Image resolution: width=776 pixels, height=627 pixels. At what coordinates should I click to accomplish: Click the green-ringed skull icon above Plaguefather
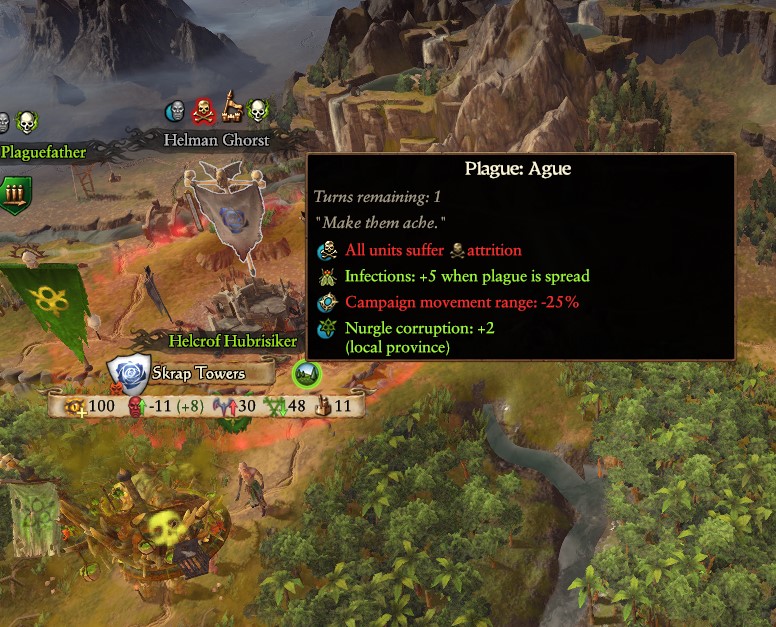(27, 122)
